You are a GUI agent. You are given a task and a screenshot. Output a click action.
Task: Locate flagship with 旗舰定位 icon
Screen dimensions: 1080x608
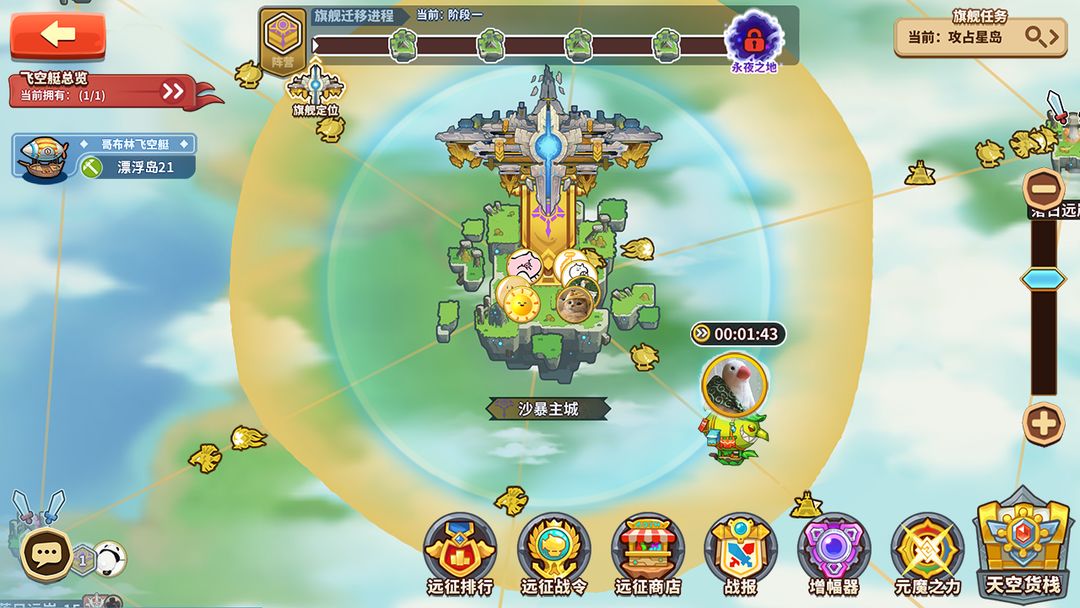click(x=316, y=89)
